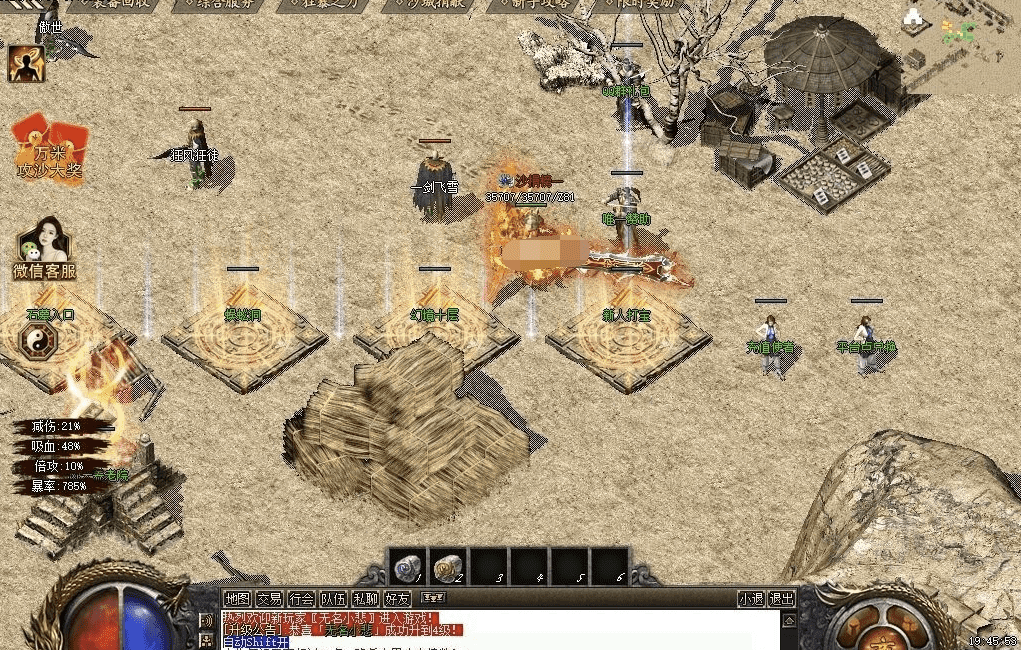Open the 地图 map button
Image resolution: width=1022 pixels, height=650 pixels.
click(x=237, y=599)
